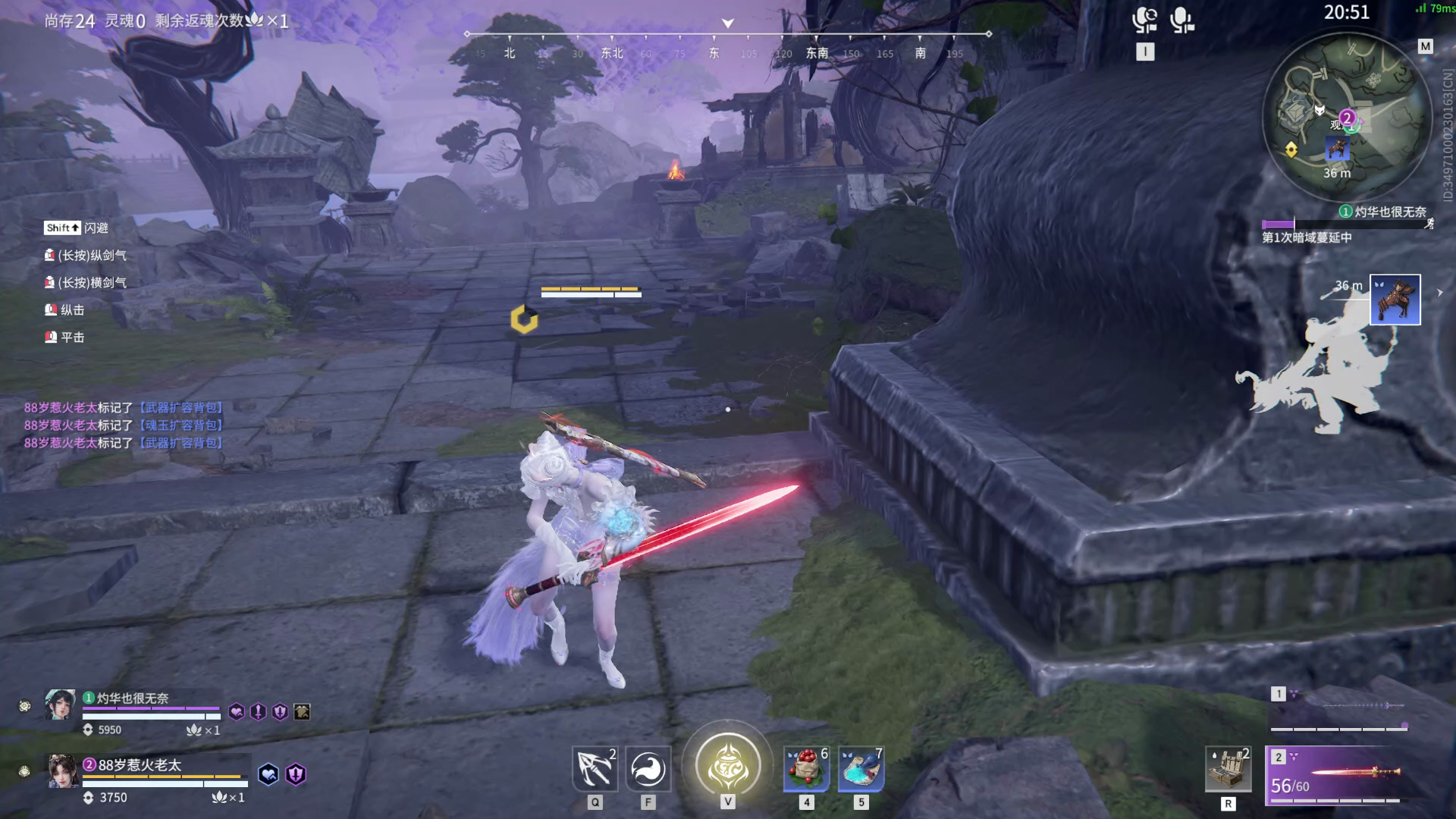Click teammate 88岁惹火老太's portrait
The image size is (1456, 819).
pyautogui.click(x=63, y=770)
